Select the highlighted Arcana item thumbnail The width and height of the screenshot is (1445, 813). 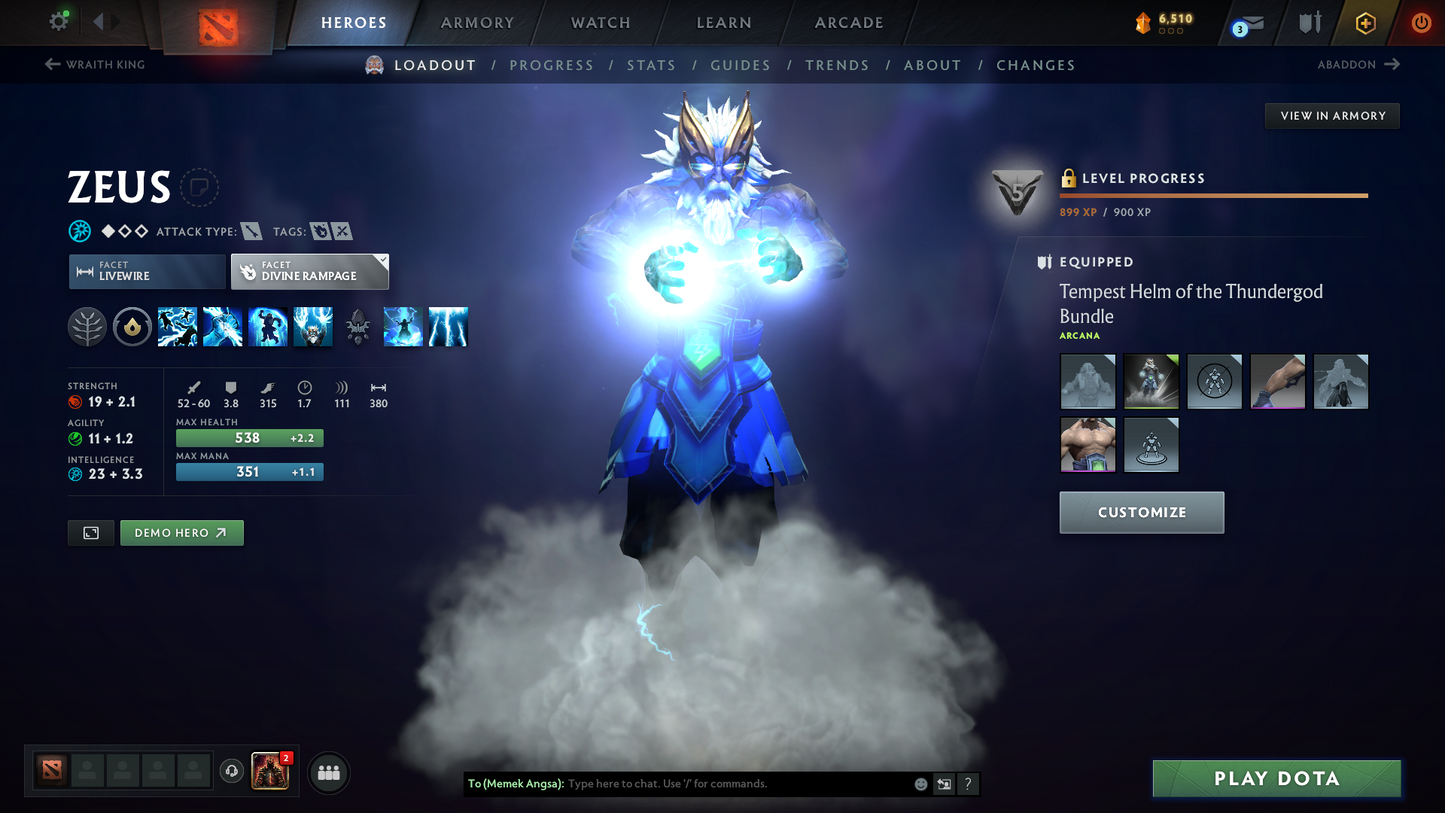1151,381
